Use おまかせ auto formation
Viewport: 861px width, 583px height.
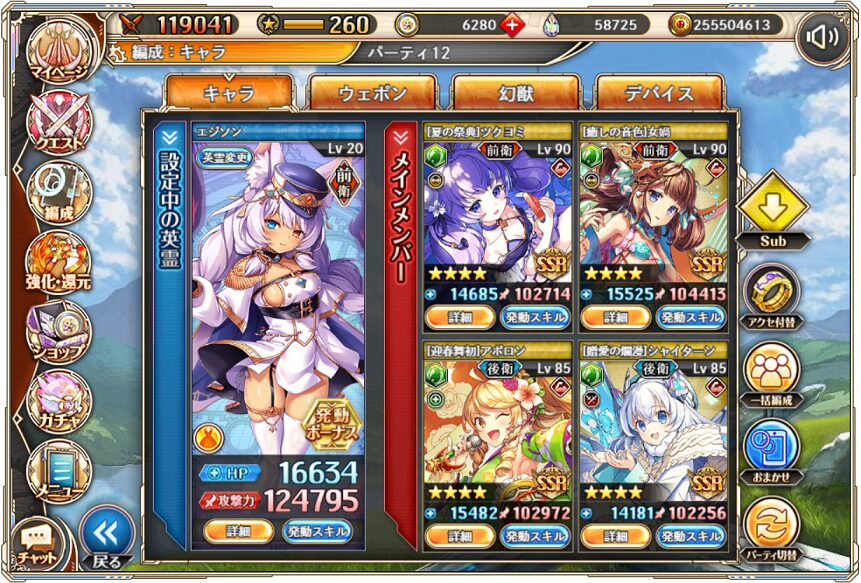point(772,448)
